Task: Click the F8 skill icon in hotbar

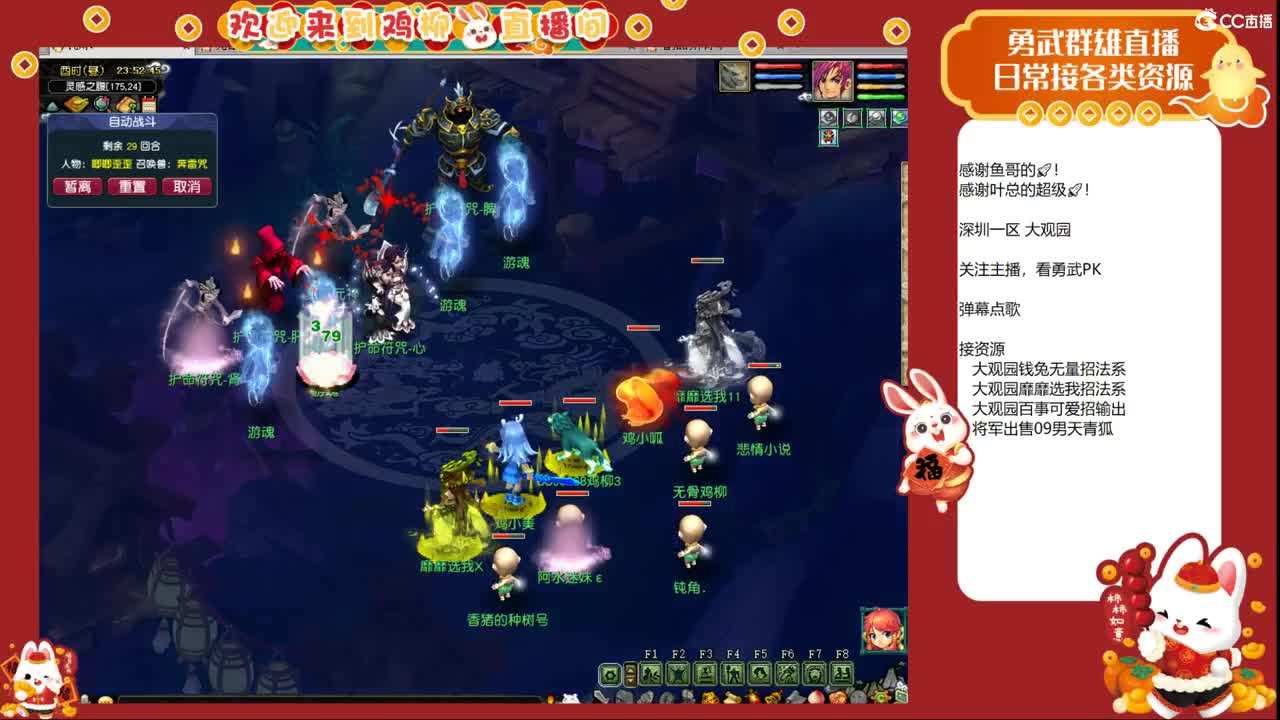Action: click(x=842, y=674)
